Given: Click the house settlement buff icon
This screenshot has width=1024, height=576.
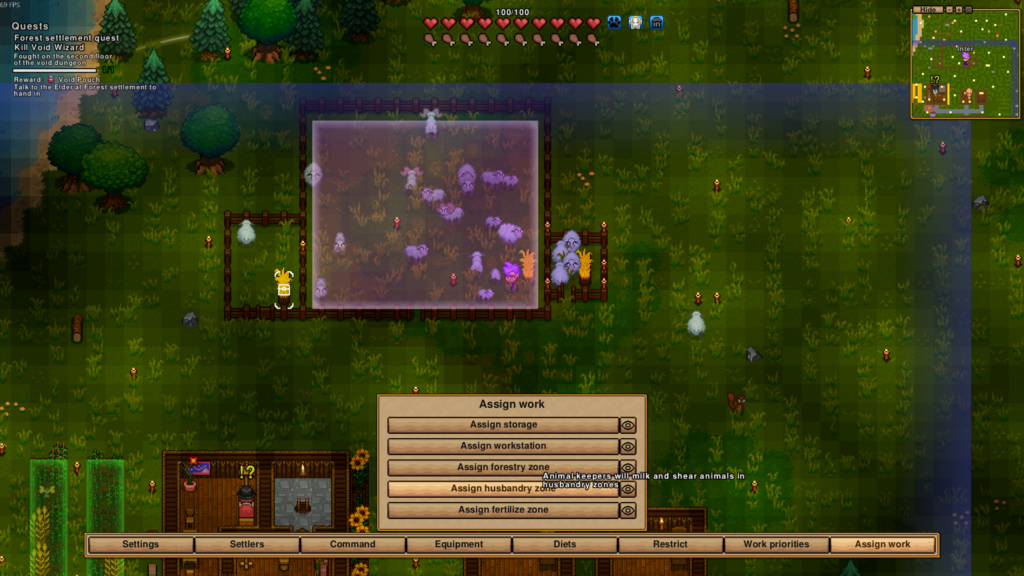Looking at the screenshot, I should [657, 22].
